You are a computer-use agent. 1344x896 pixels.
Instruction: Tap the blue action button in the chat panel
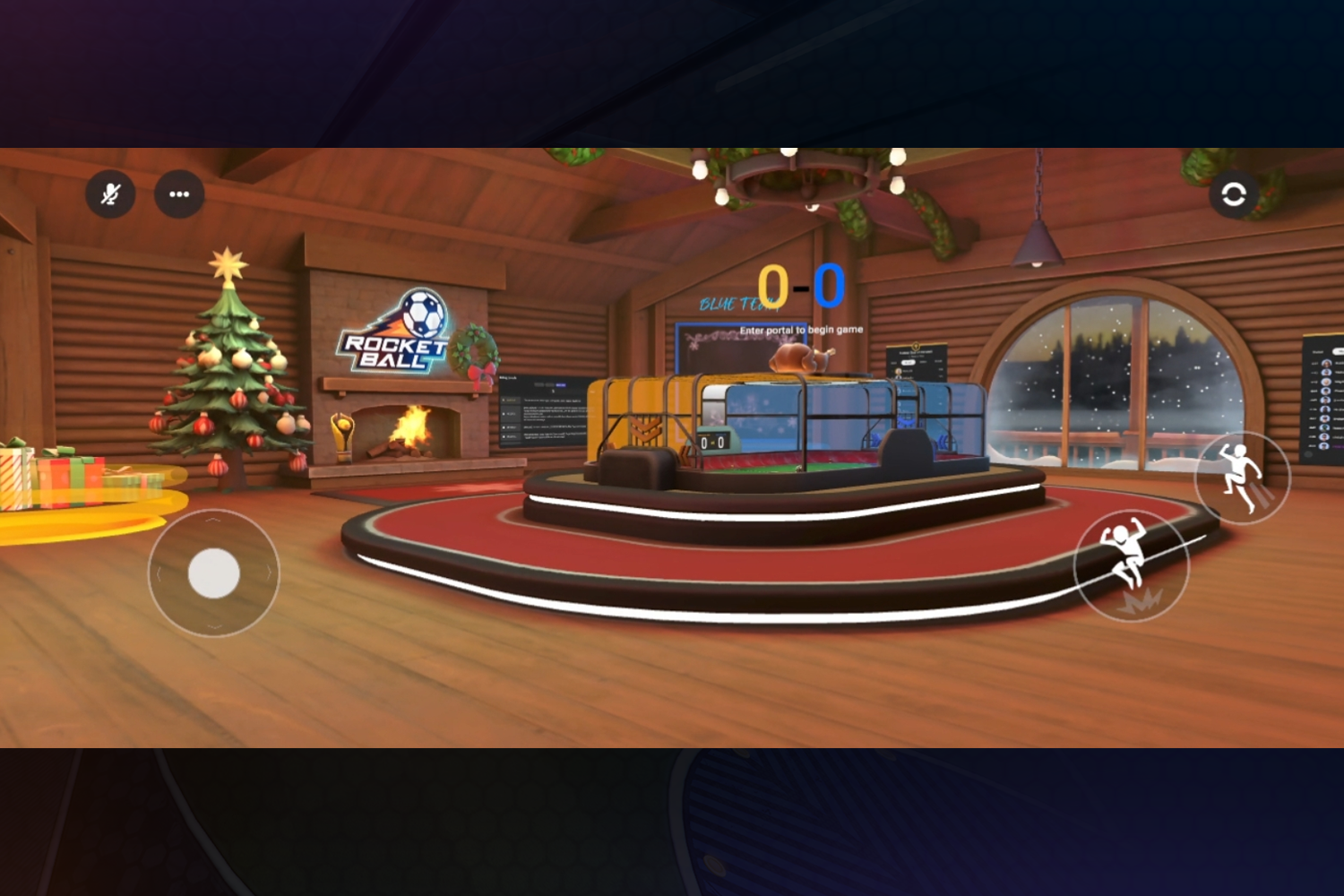[561, 385]
